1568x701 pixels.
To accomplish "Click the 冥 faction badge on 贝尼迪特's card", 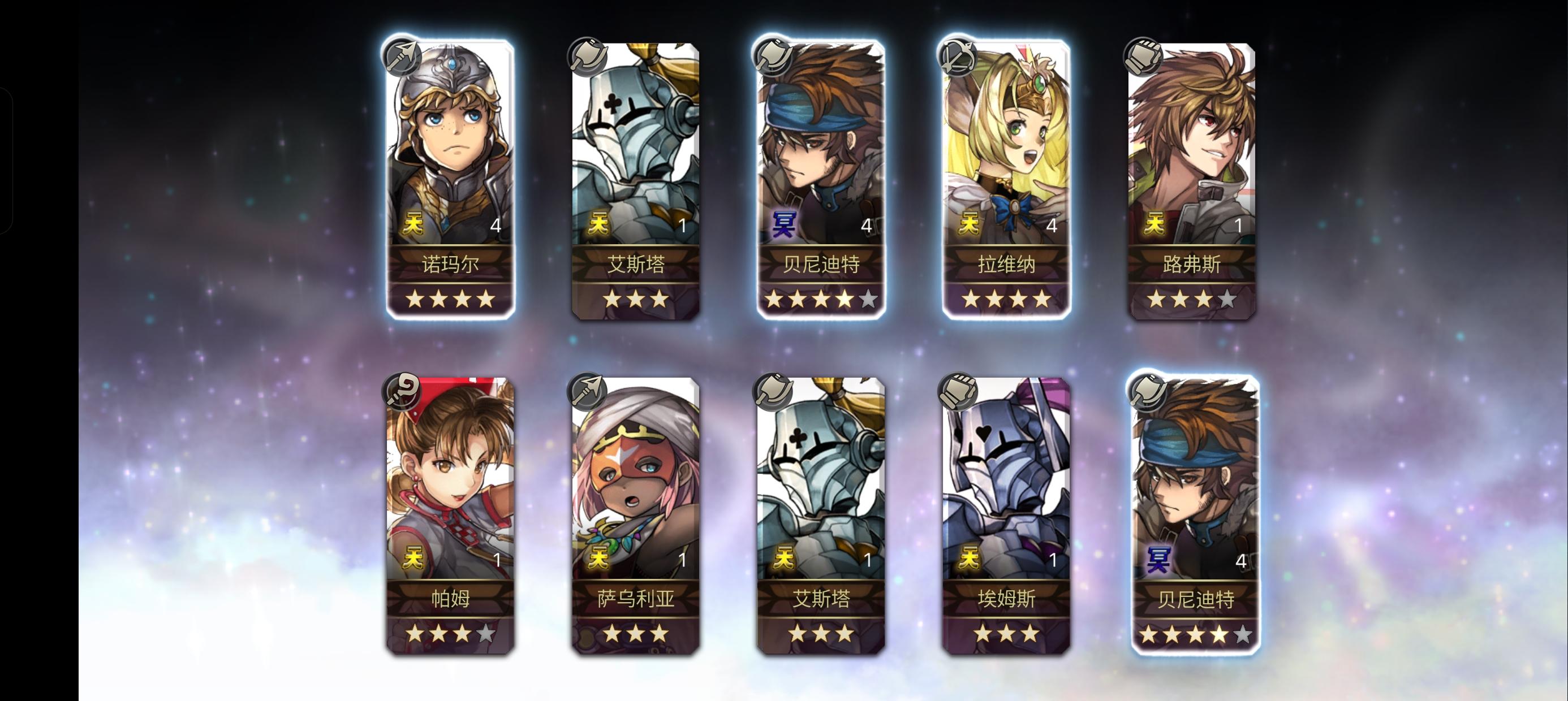I will 785,224.
